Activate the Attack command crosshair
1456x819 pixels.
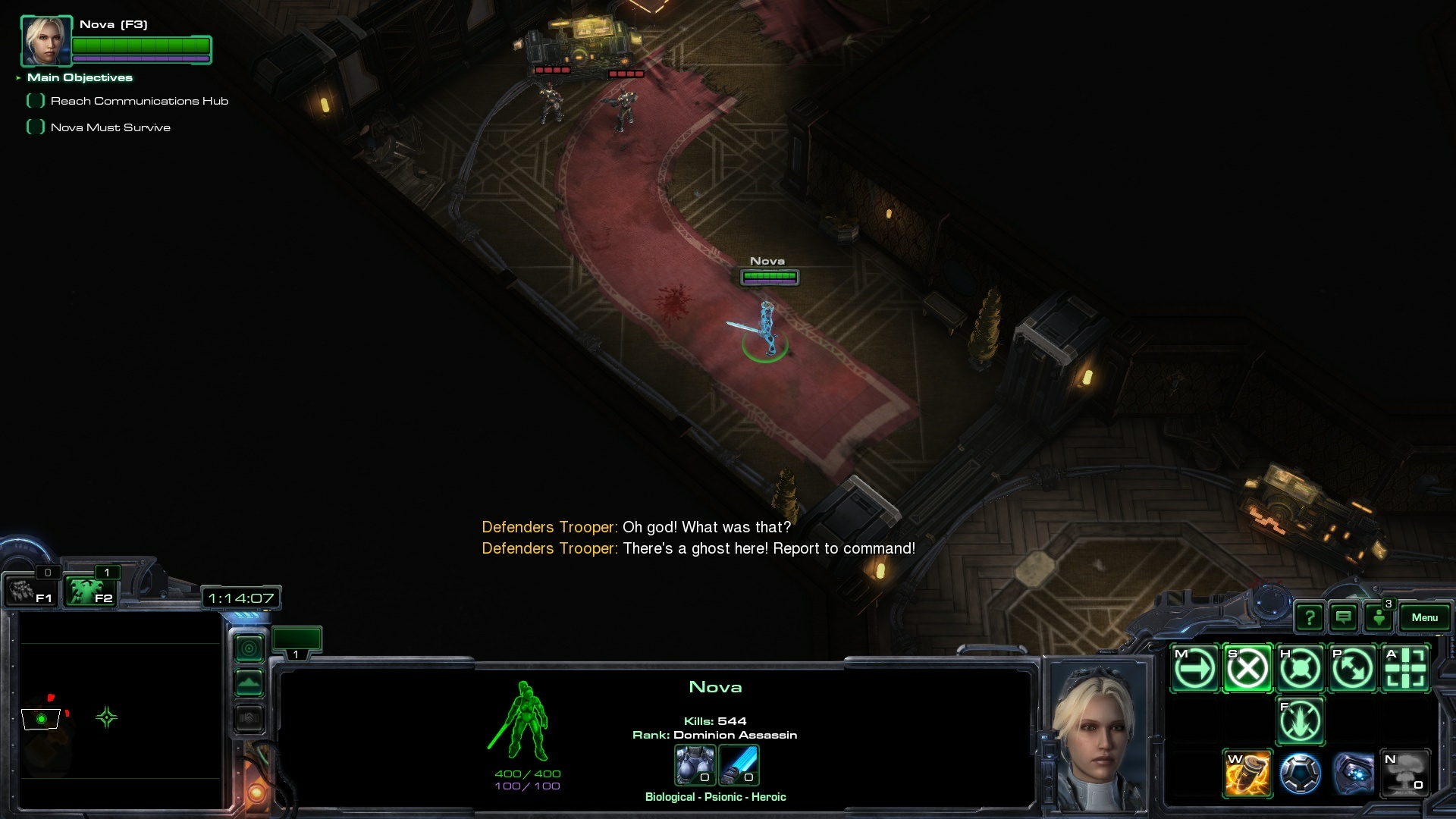click(x=1406, y=669)
